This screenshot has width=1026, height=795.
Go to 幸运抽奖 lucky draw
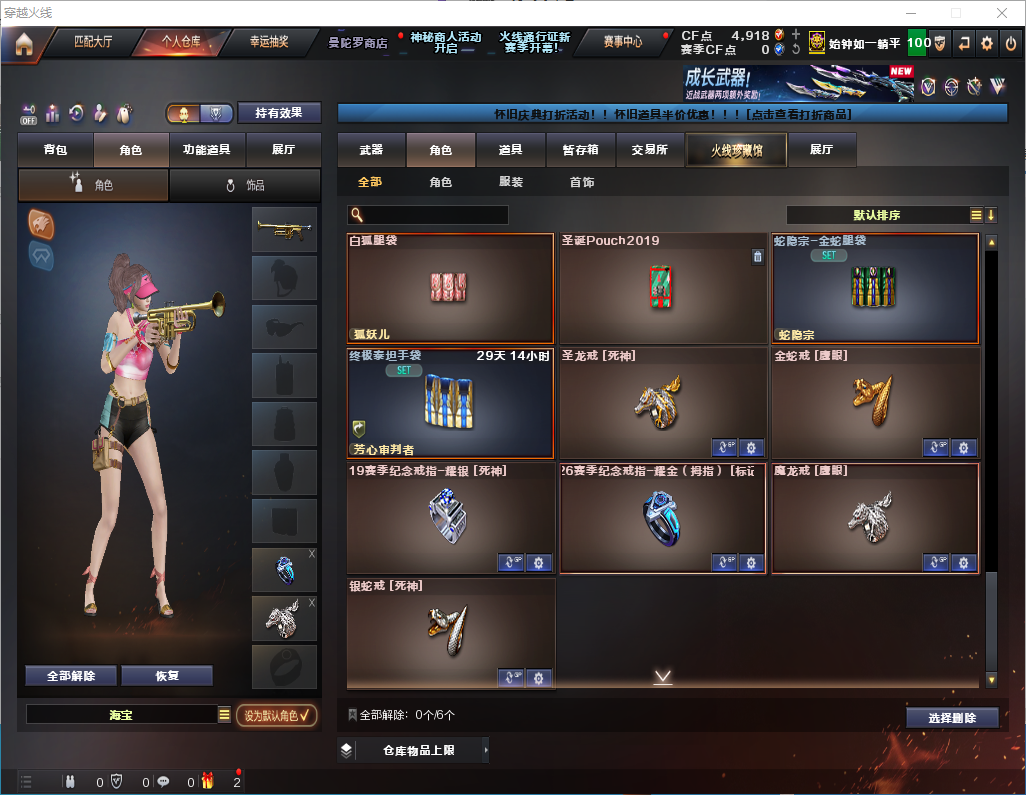click(268, 42)
